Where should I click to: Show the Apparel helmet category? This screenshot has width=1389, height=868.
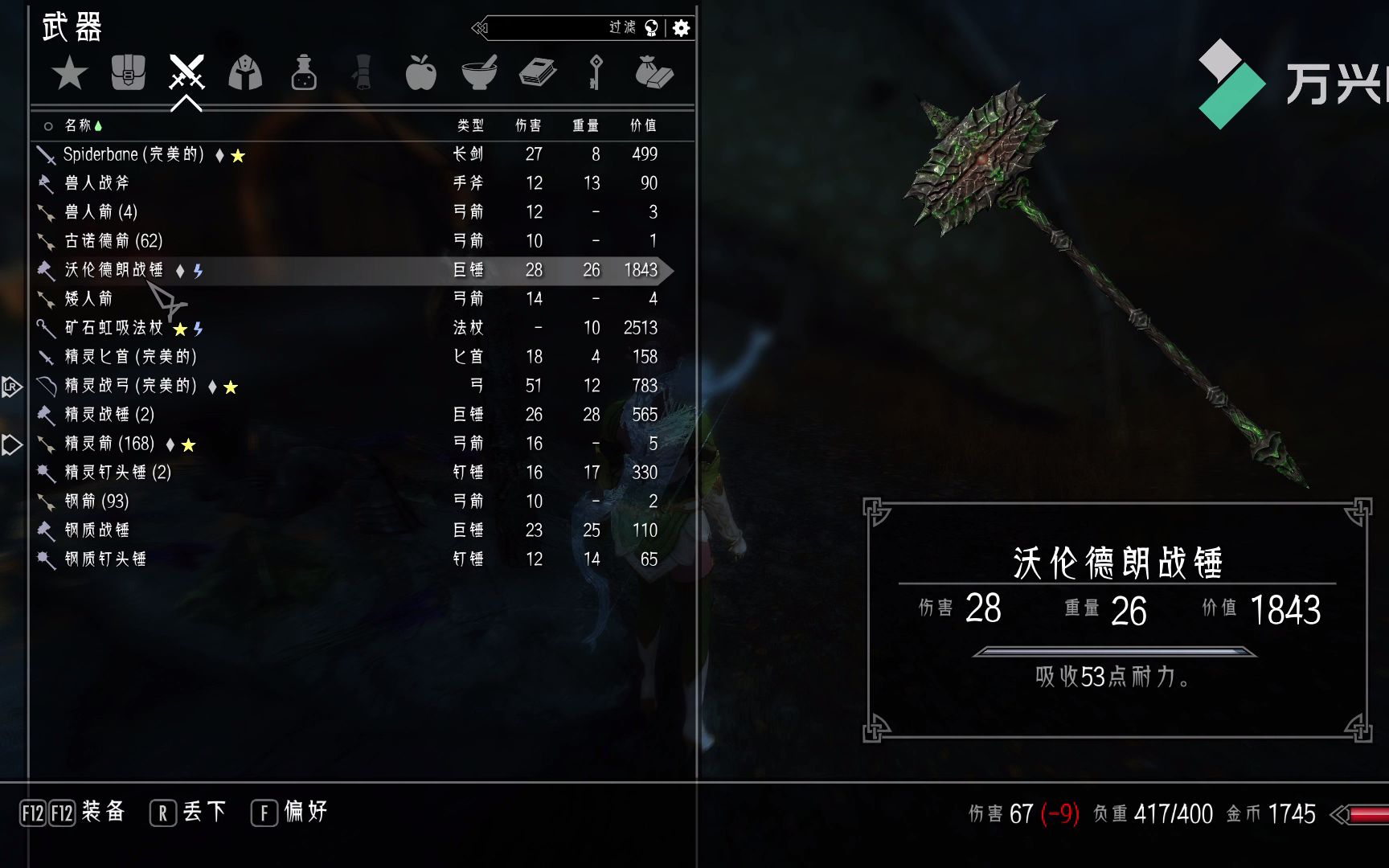coord(245,73)
